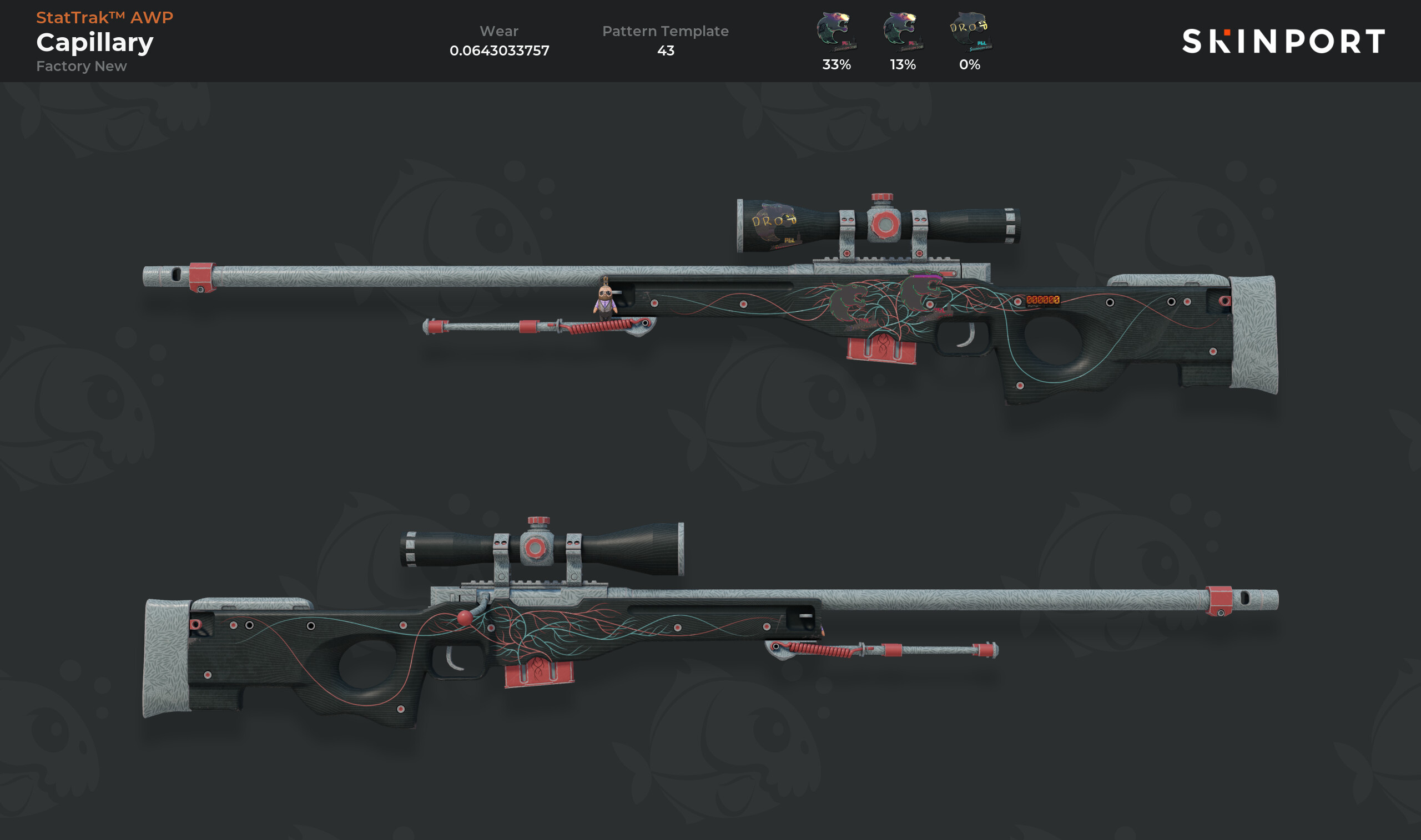Expand the Wear value details
1421x840 pixels.
click(x=499, y=50)
